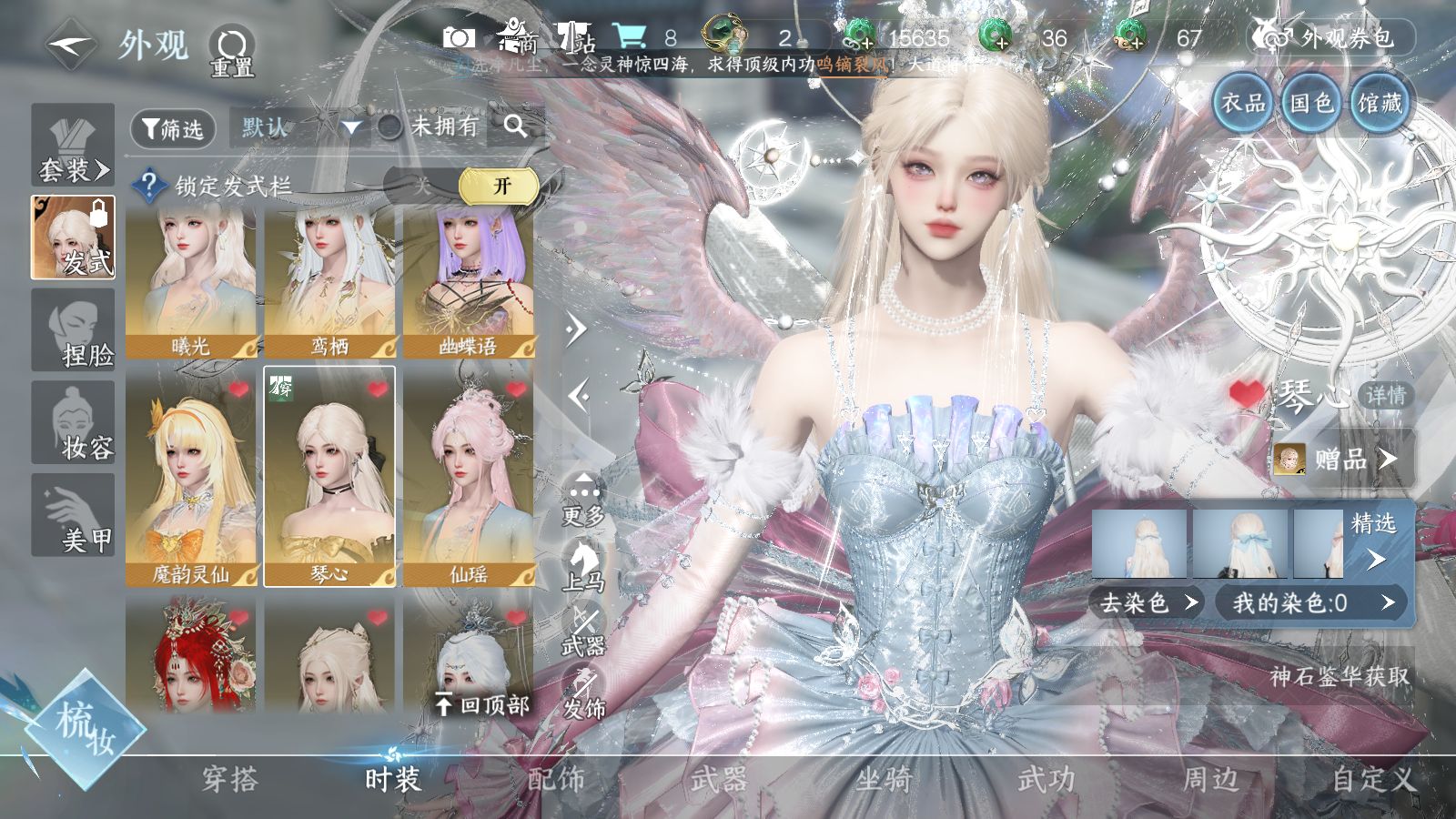Open hairstyle search with magnifier icon
The height and width of the screenshot is (819, 1456).
pos(515,126)
